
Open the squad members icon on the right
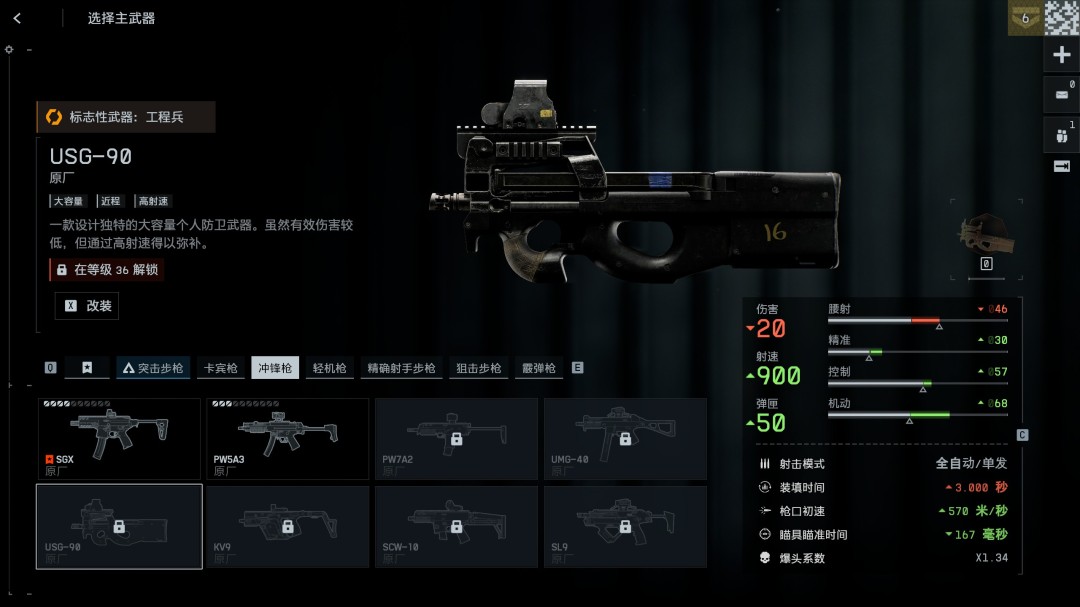pyautogui.click(x=1062, y=133)
